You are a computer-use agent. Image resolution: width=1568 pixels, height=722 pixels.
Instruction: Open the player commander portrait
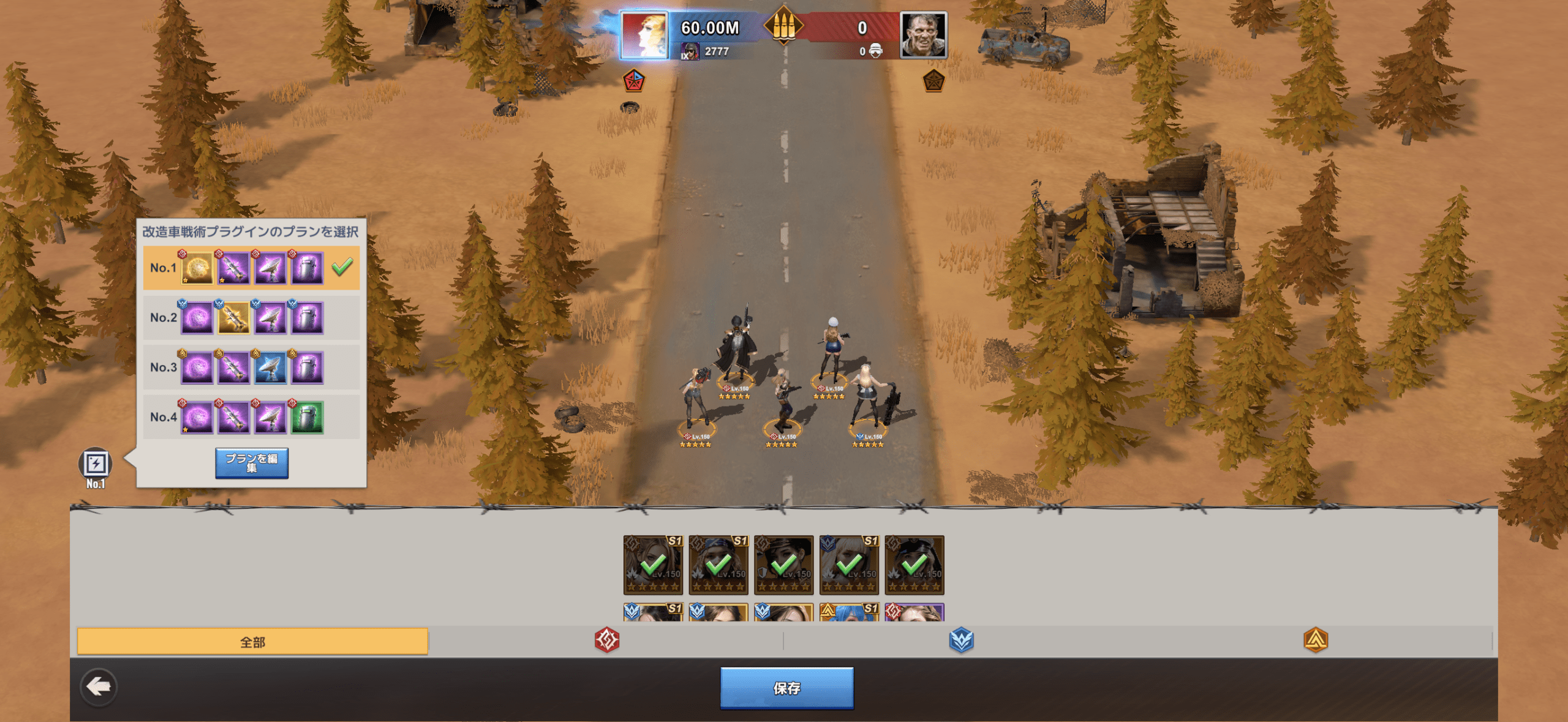click(644, 36)
